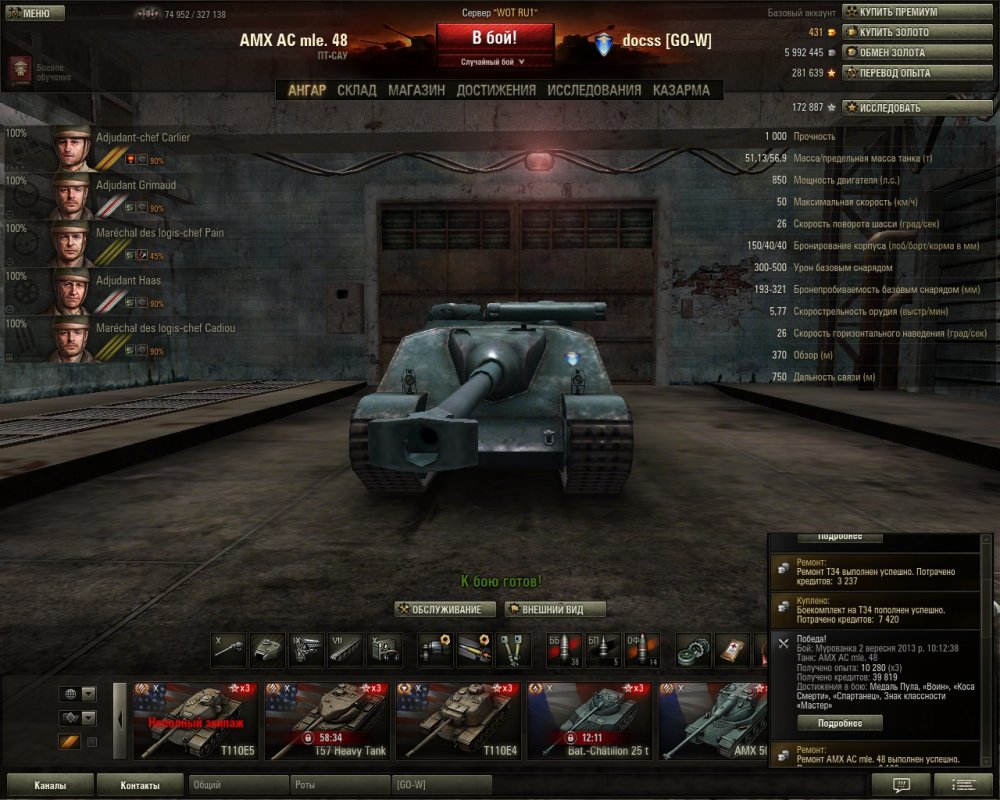
Task: Switch to the ИССЛЕДОВАНИЯ tab
Action: click(594, 90)
